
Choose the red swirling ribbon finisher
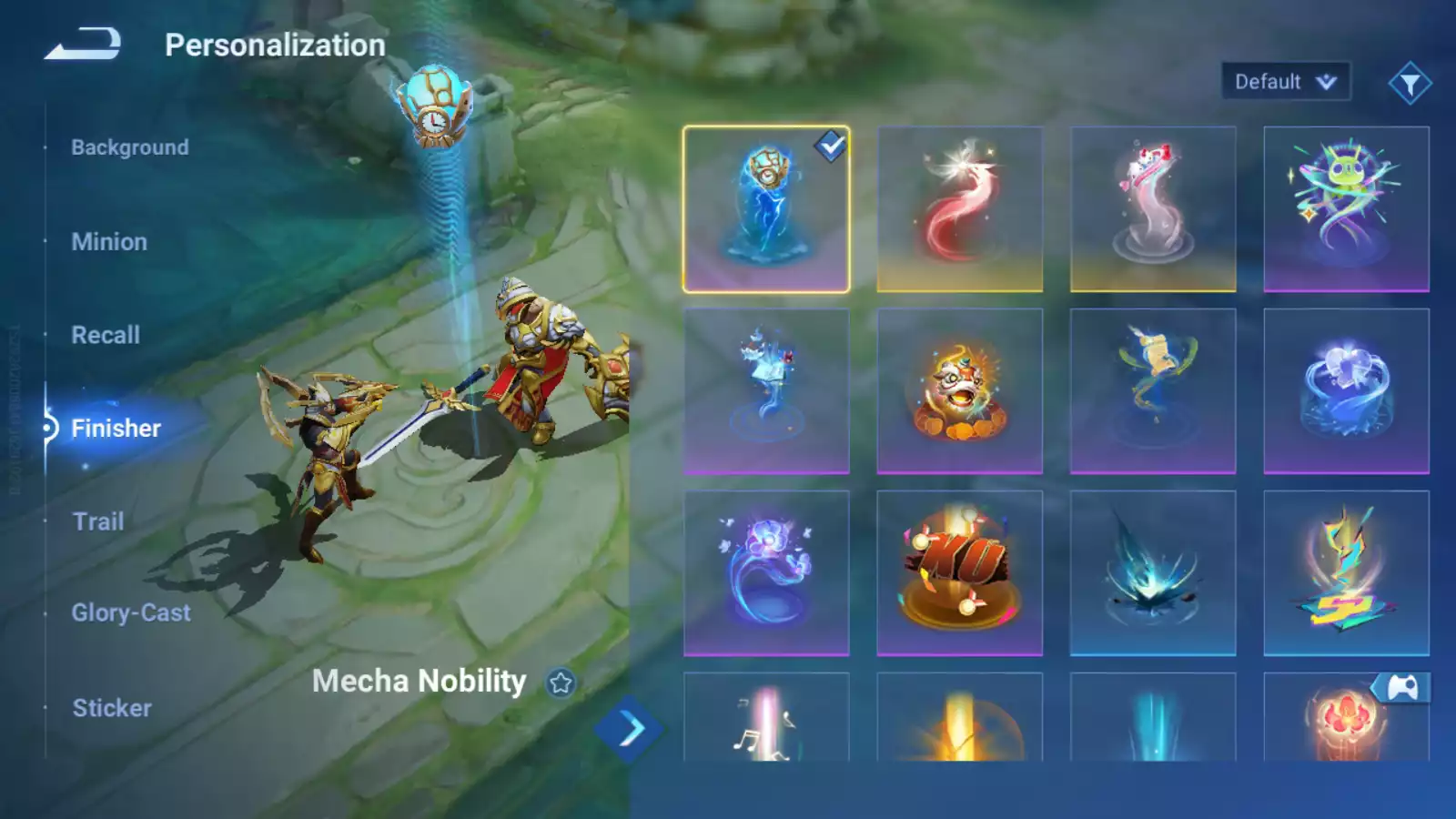pyautogui.click(x=959, y=209)
